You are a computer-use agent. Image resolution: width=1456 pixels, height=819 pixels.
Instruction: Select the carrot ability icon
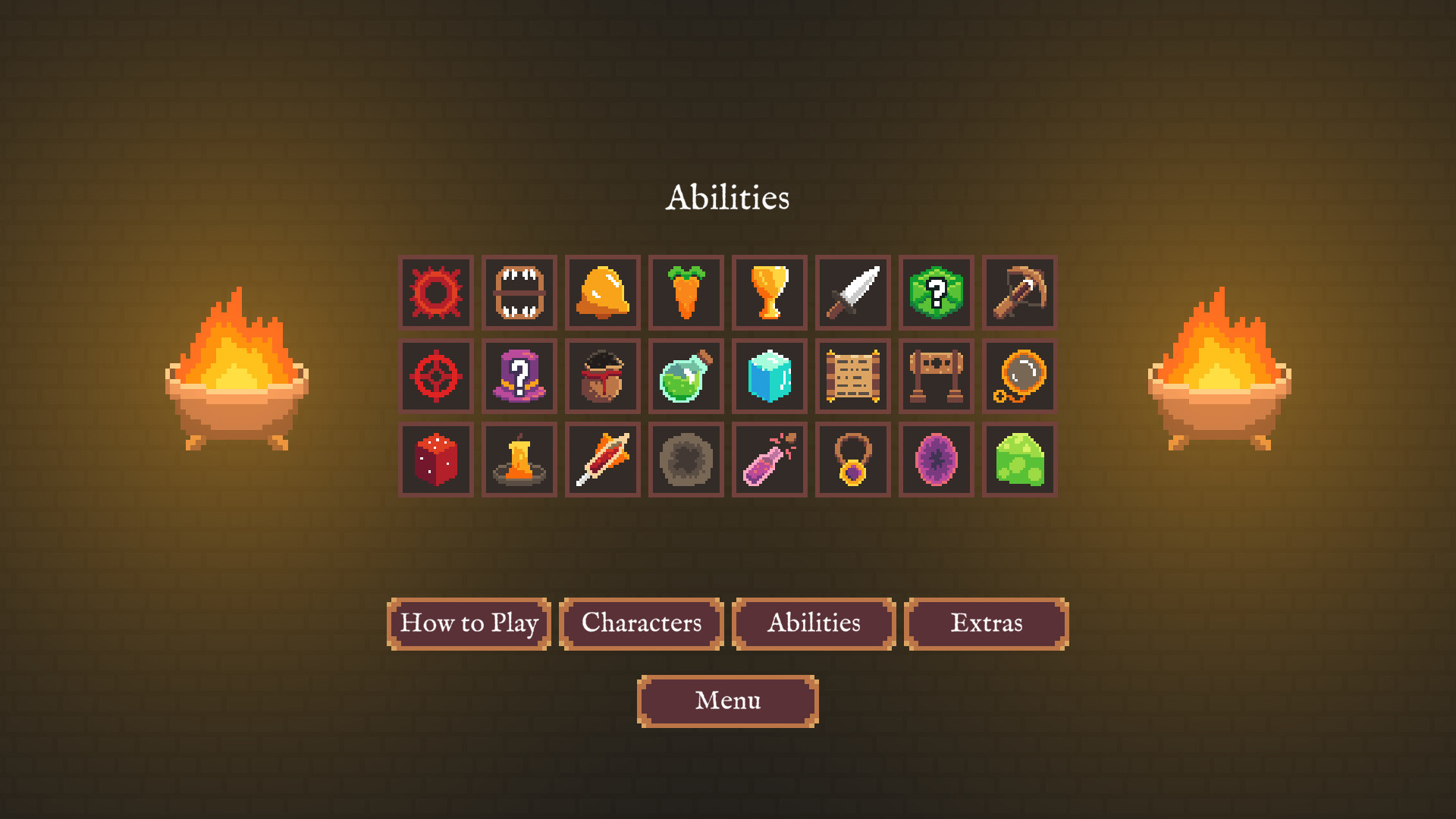click(x=686, y=293)
